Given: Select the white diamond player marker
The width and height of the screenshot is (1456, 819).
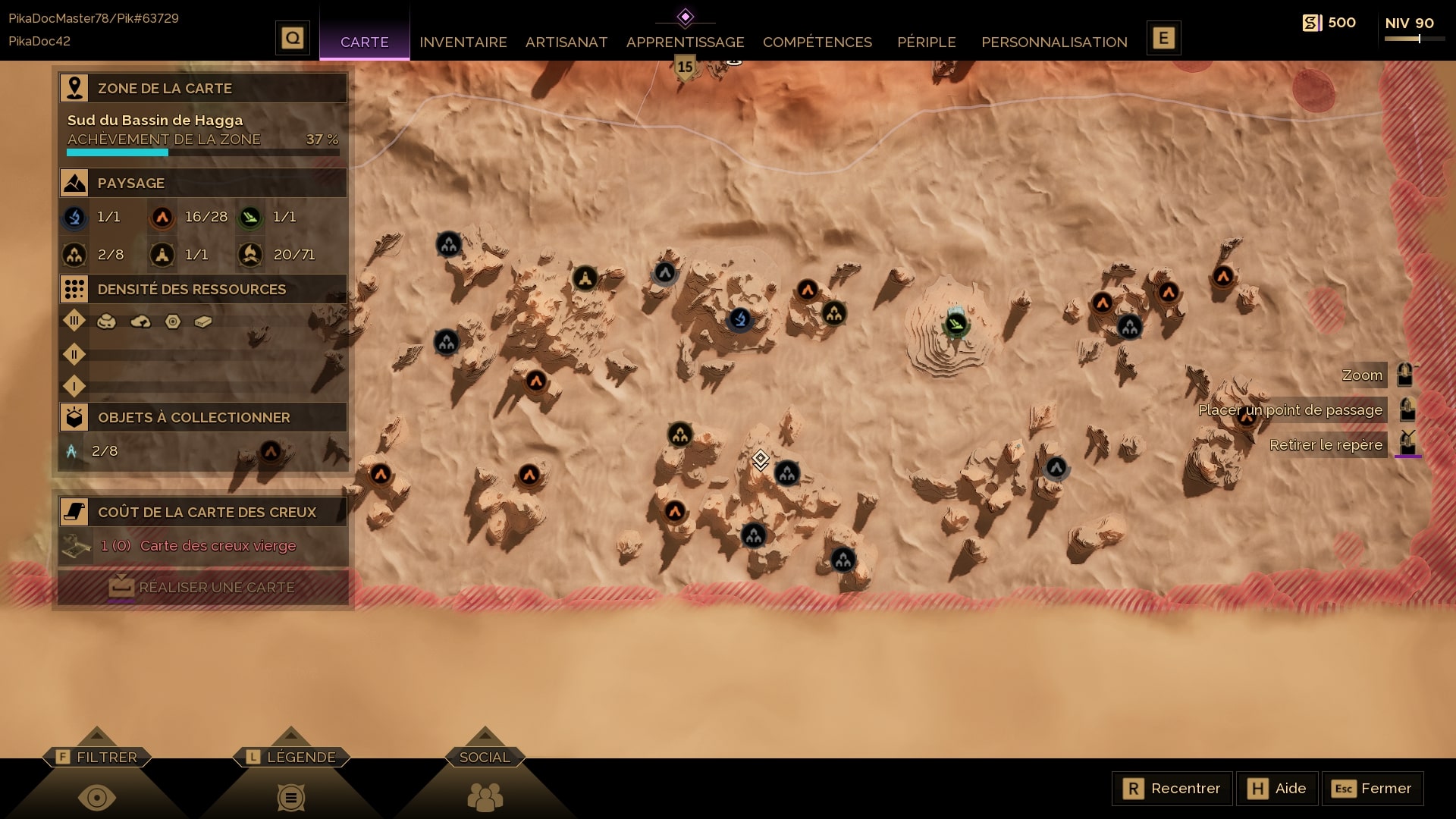Looking at the screenshot, I should coord(760,459).
